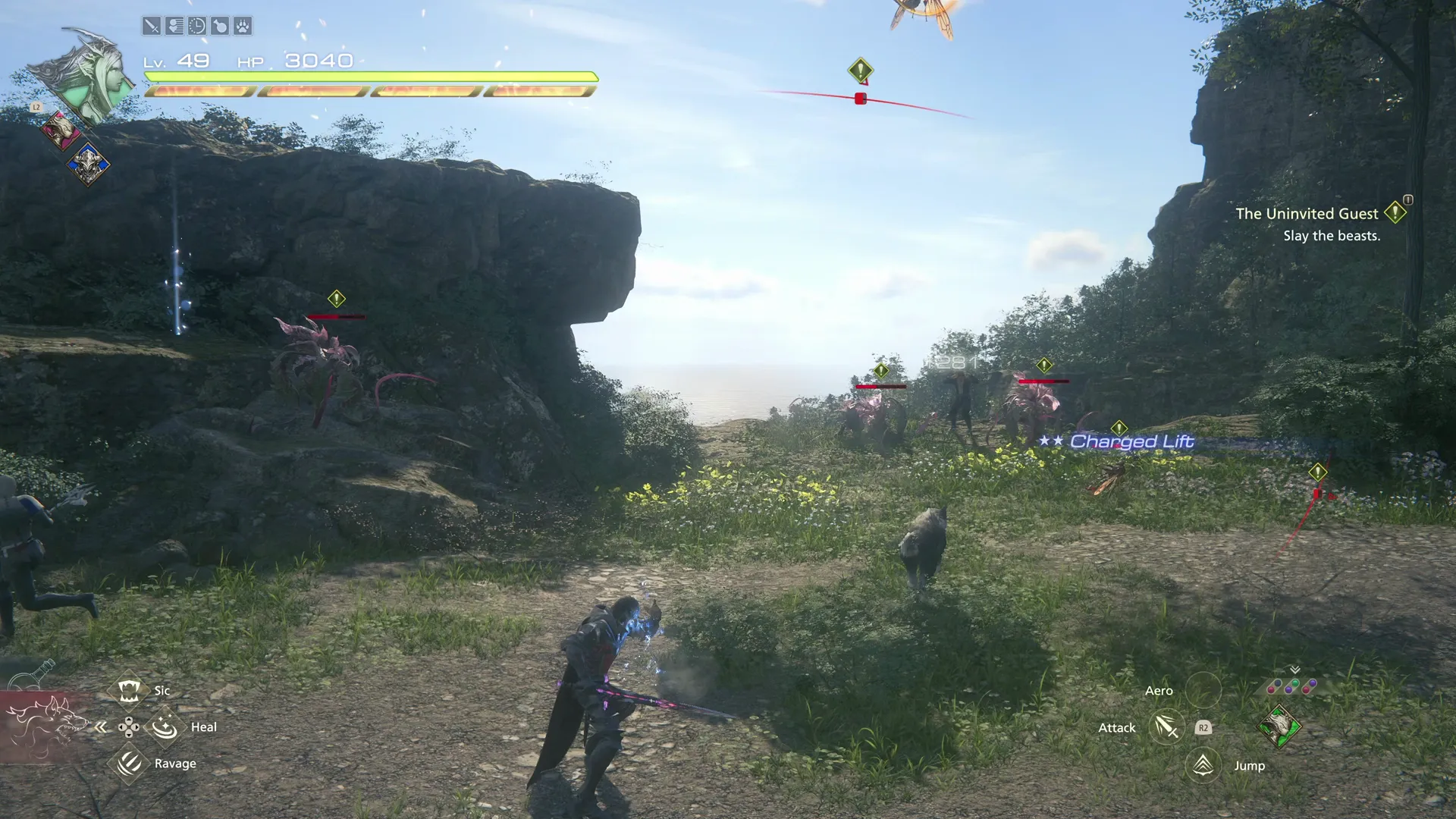Toggle the middle ability-set pill with green dot
The height and width of the screenshot is (819, 1456).
click(1291, 686)
